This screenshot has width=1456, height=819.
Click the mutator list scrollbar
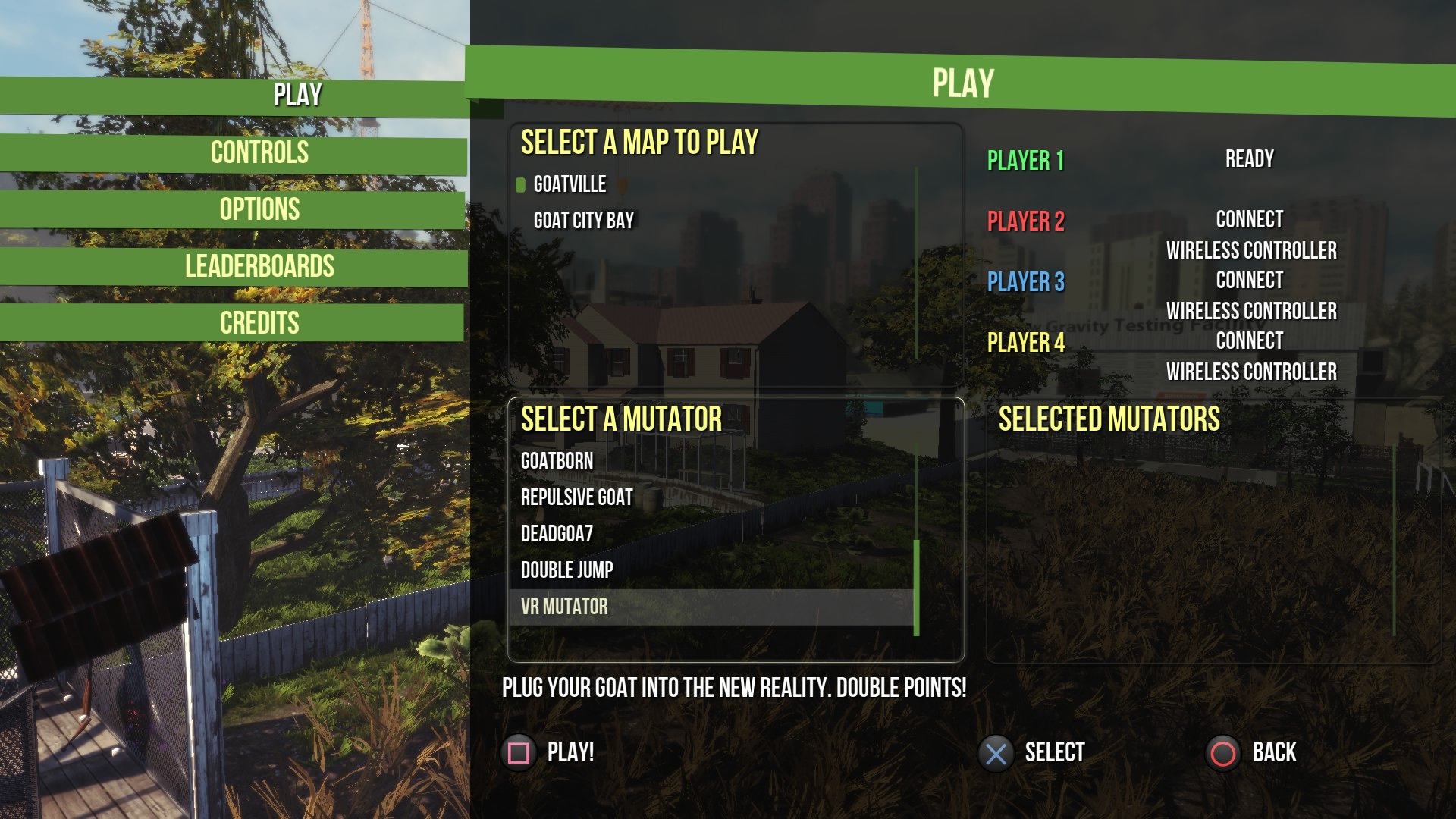point(916,587)
